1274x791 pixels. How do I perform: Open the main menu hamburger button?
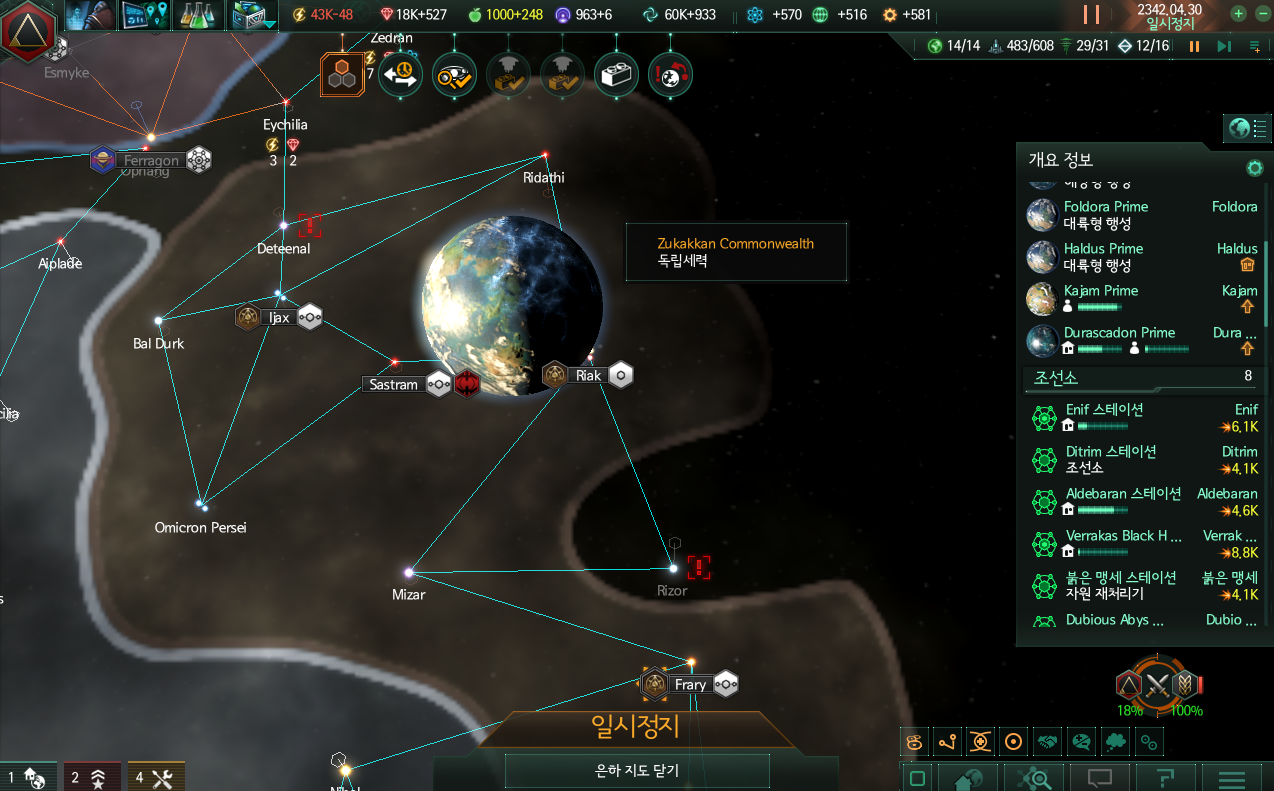click(1231, 779)
